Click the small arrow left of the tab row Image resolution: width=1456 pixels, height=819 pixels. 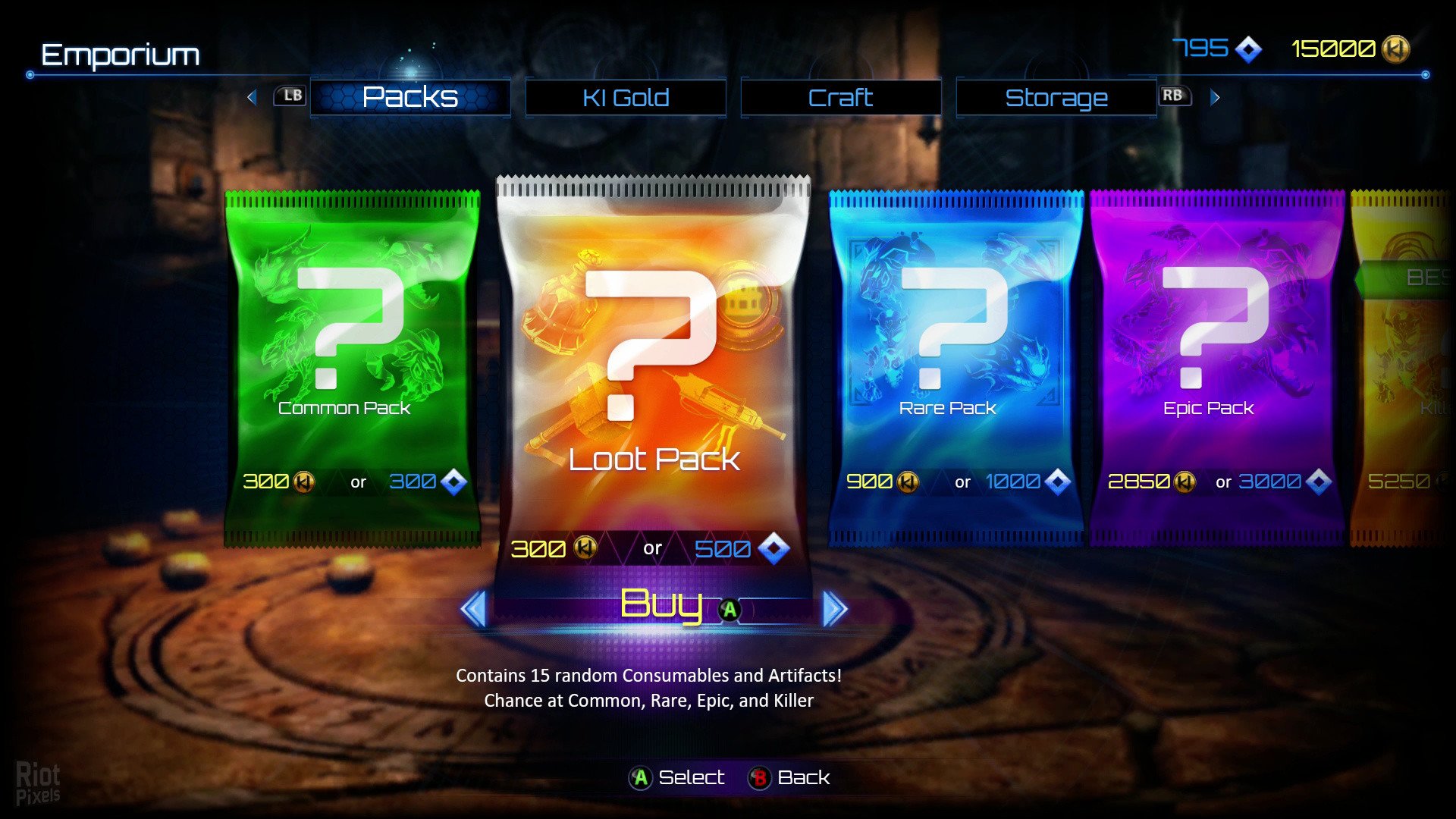click(x=253, y=97)
